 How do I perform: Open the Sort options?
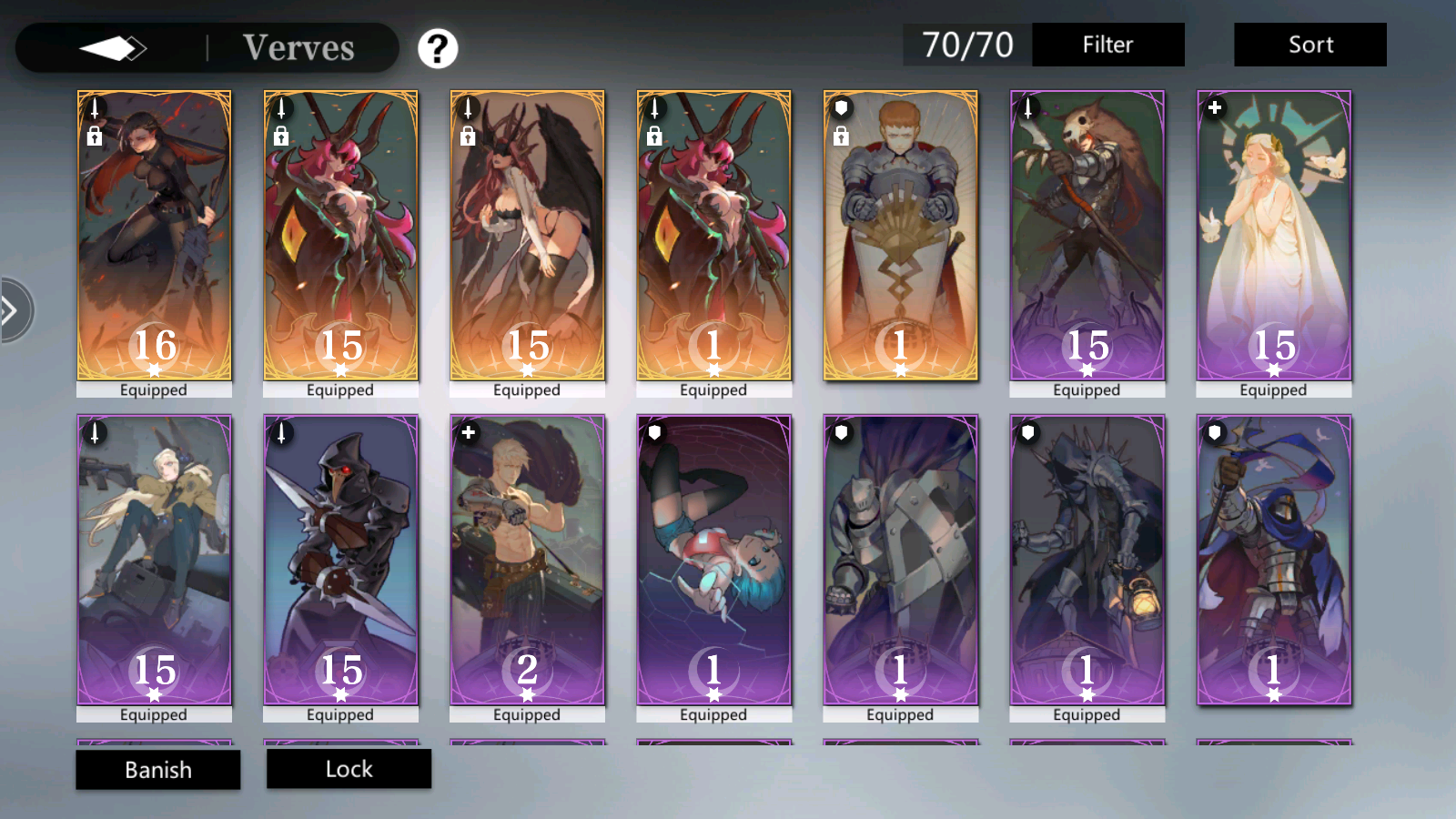(1309, 45)
